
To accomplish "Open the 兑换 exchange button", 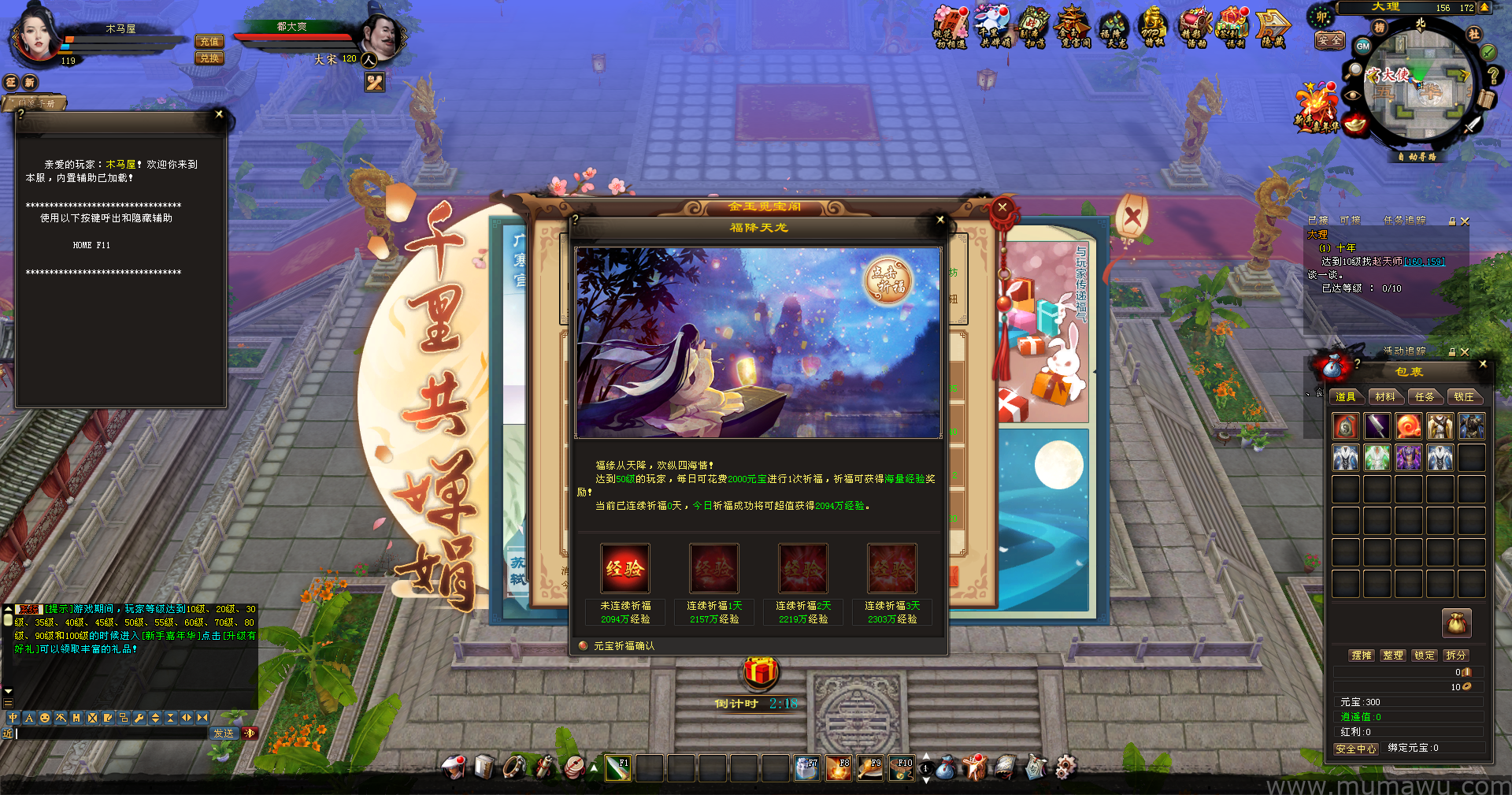I will [x=209, y=58].
